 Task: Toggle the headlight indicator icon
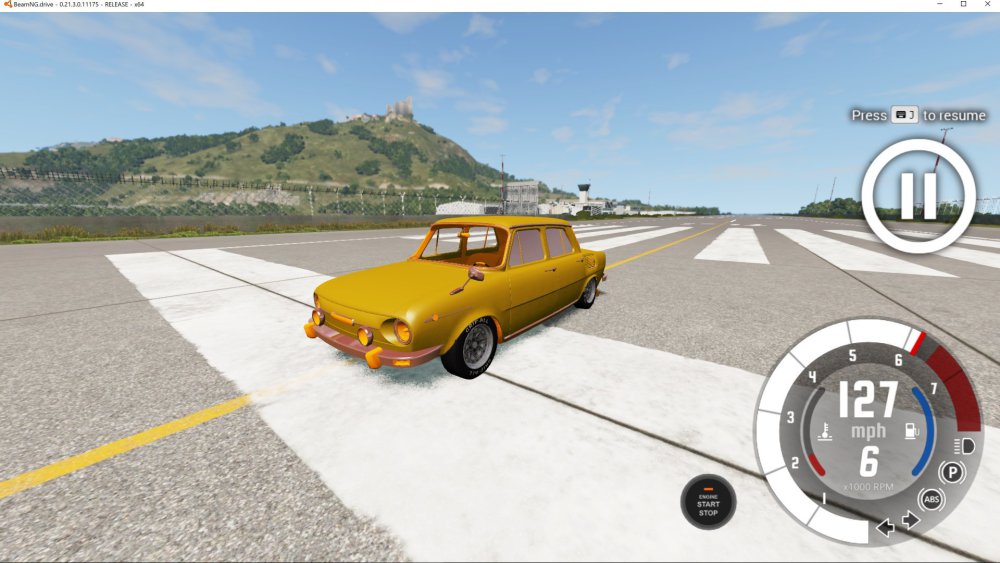(965, 446)
